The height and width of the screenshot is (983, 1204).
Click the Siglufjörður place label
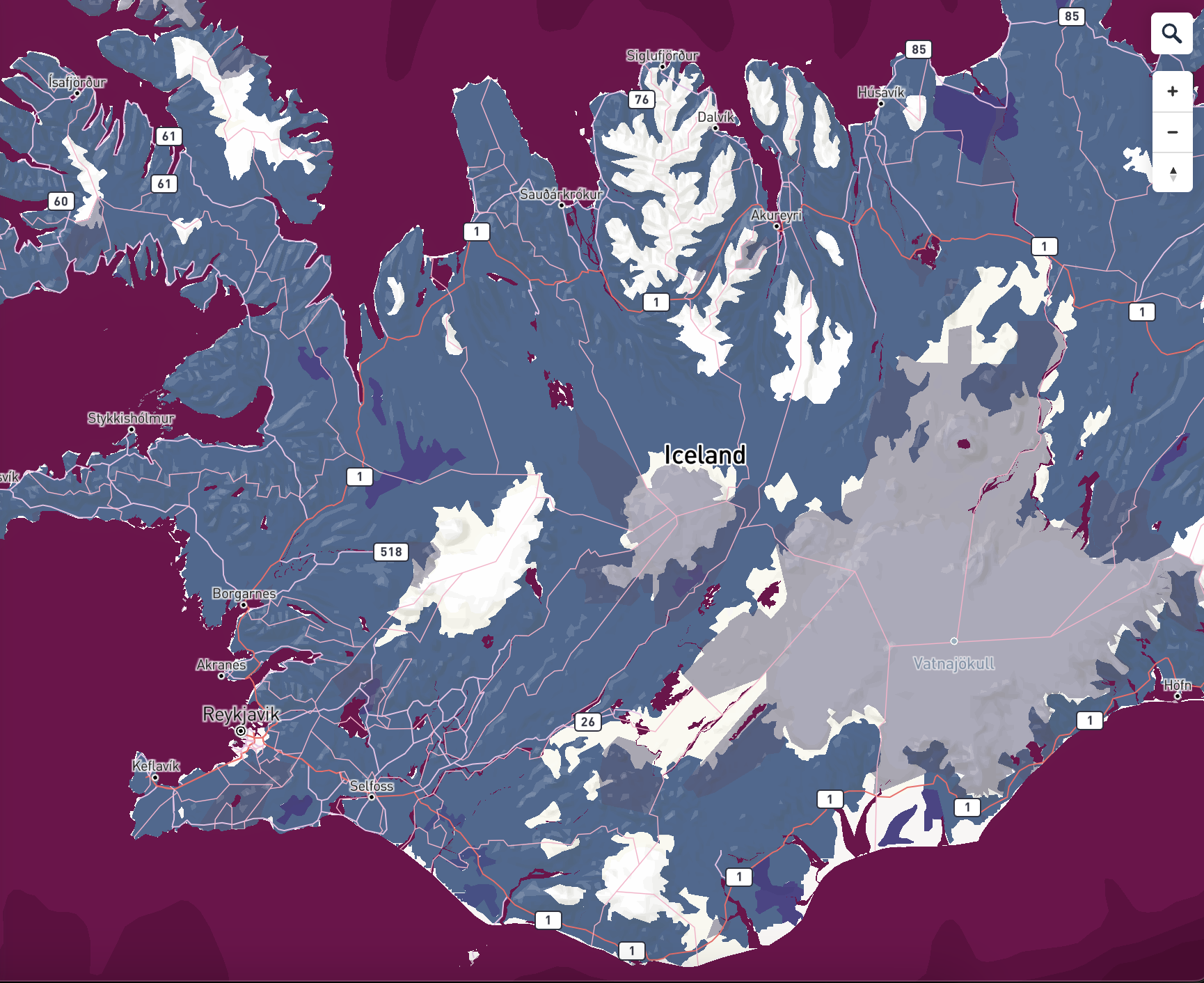[663, 55]
